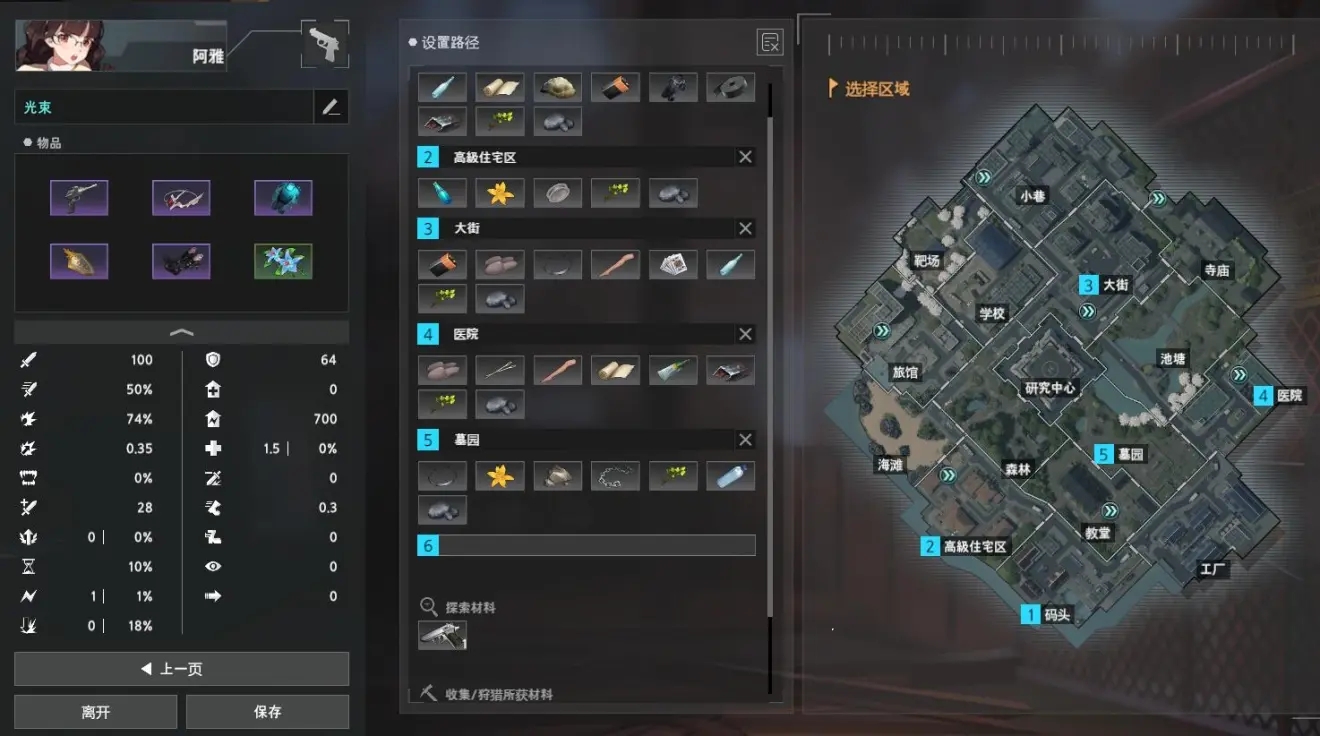The image size is (1320, 736).
Task: Select the pistol under 探索材料
Action: [x=442, y=635]
